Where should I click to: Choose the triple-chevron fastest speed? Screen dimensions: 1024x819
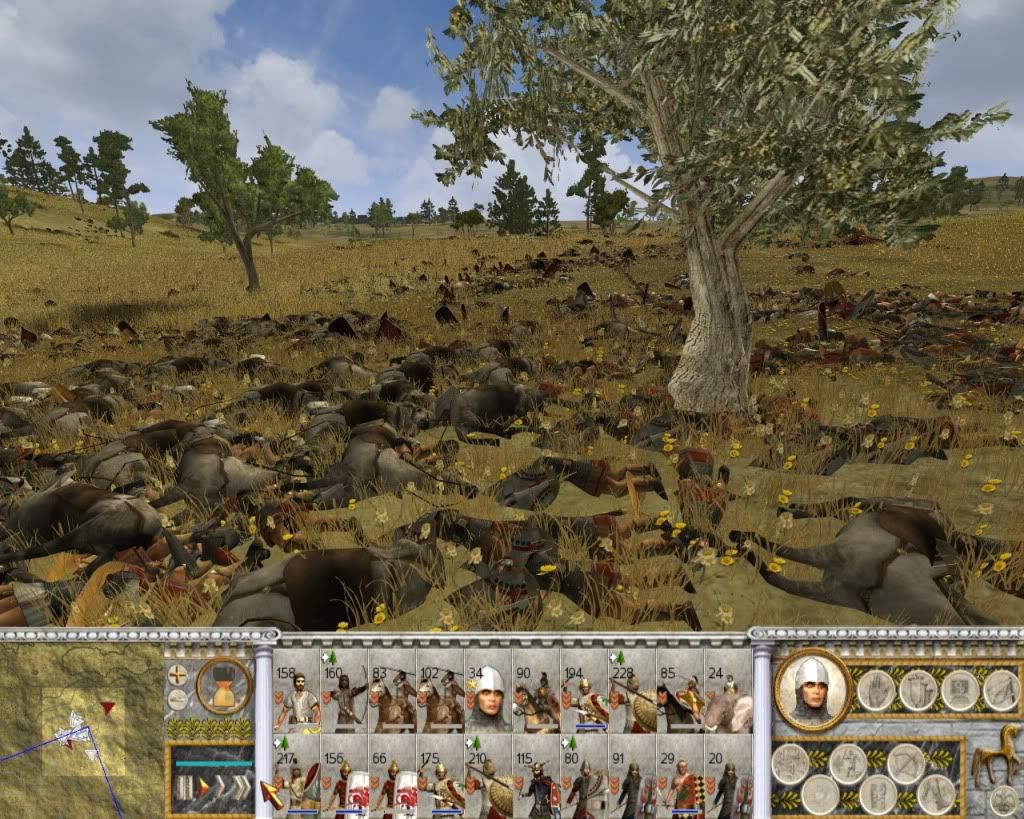240,787
